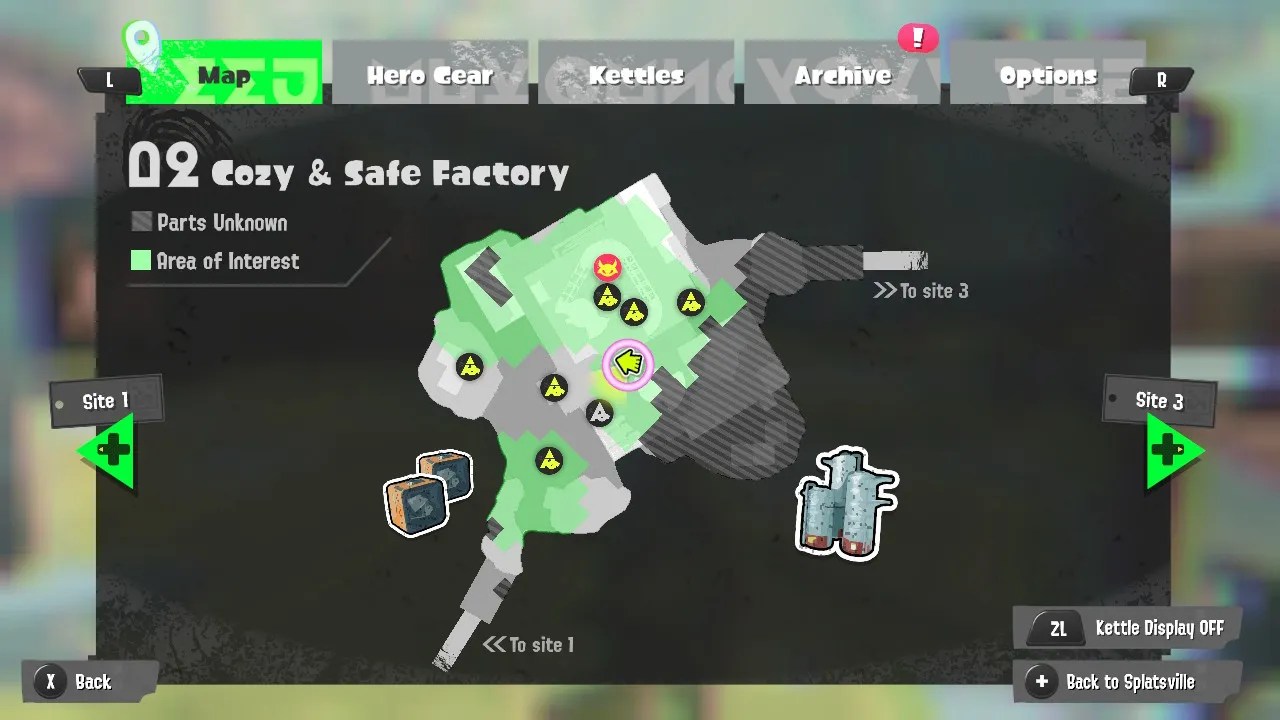Select the kettle marker in the lower green area
Viewport: 1280px width, 720px height.
549,461
